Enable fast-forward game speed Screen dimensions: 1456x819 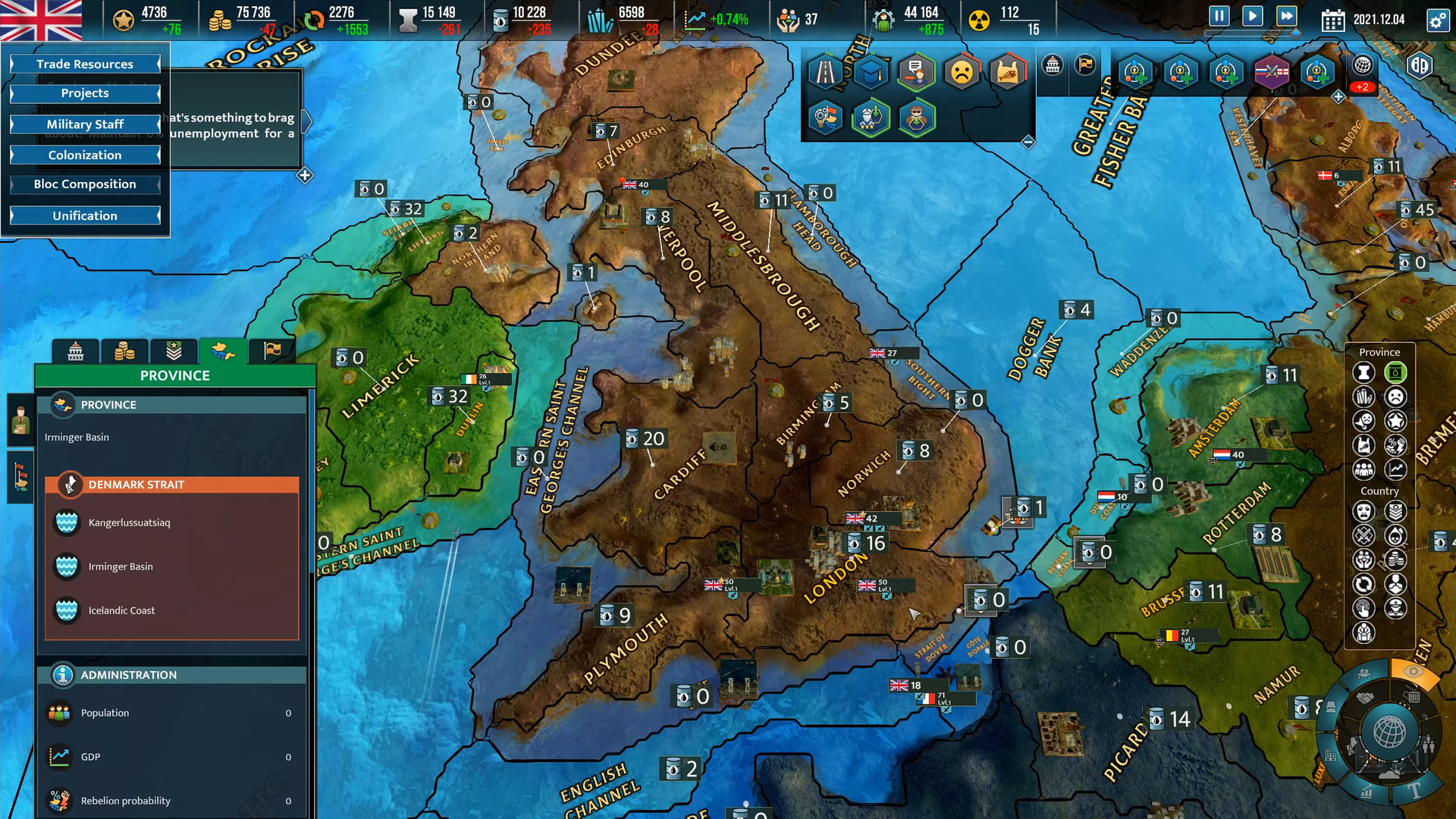(x=1287, y=17)
